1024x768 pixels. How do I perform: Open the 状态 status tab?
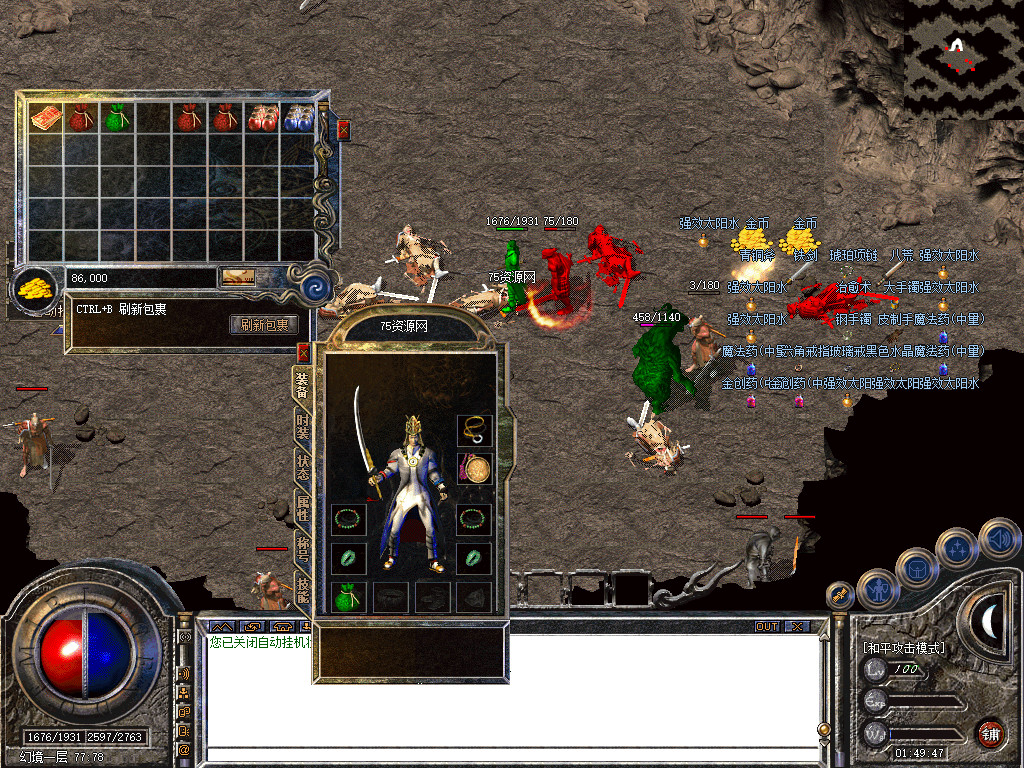302,467
